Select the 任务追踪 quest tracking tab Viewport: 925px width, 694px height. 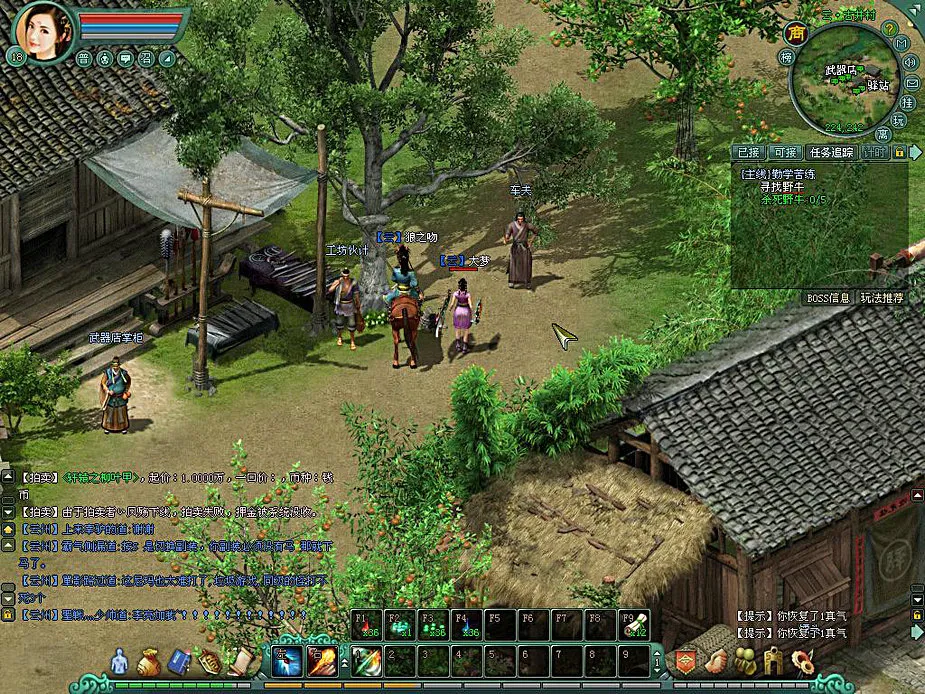point(831,153)
